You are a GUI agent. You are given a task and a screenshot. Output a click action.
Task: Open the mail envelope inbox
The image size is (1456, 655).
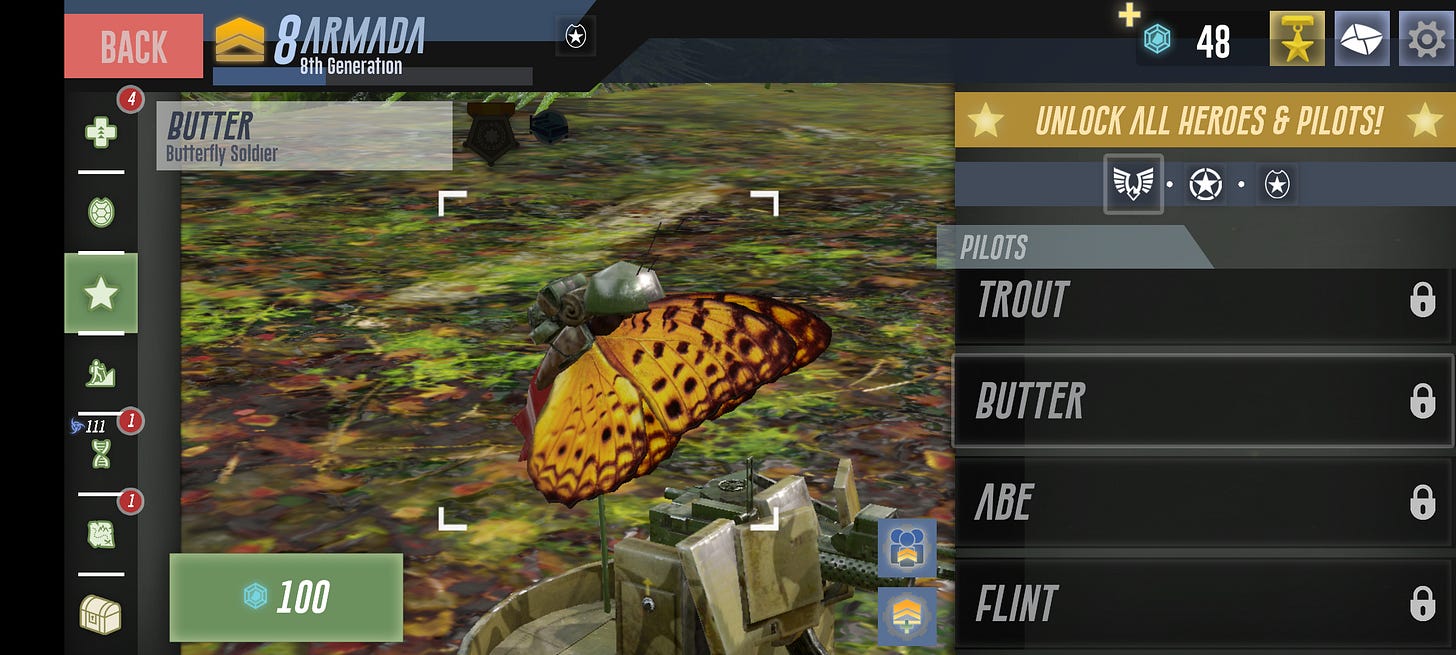[1361, 40]
